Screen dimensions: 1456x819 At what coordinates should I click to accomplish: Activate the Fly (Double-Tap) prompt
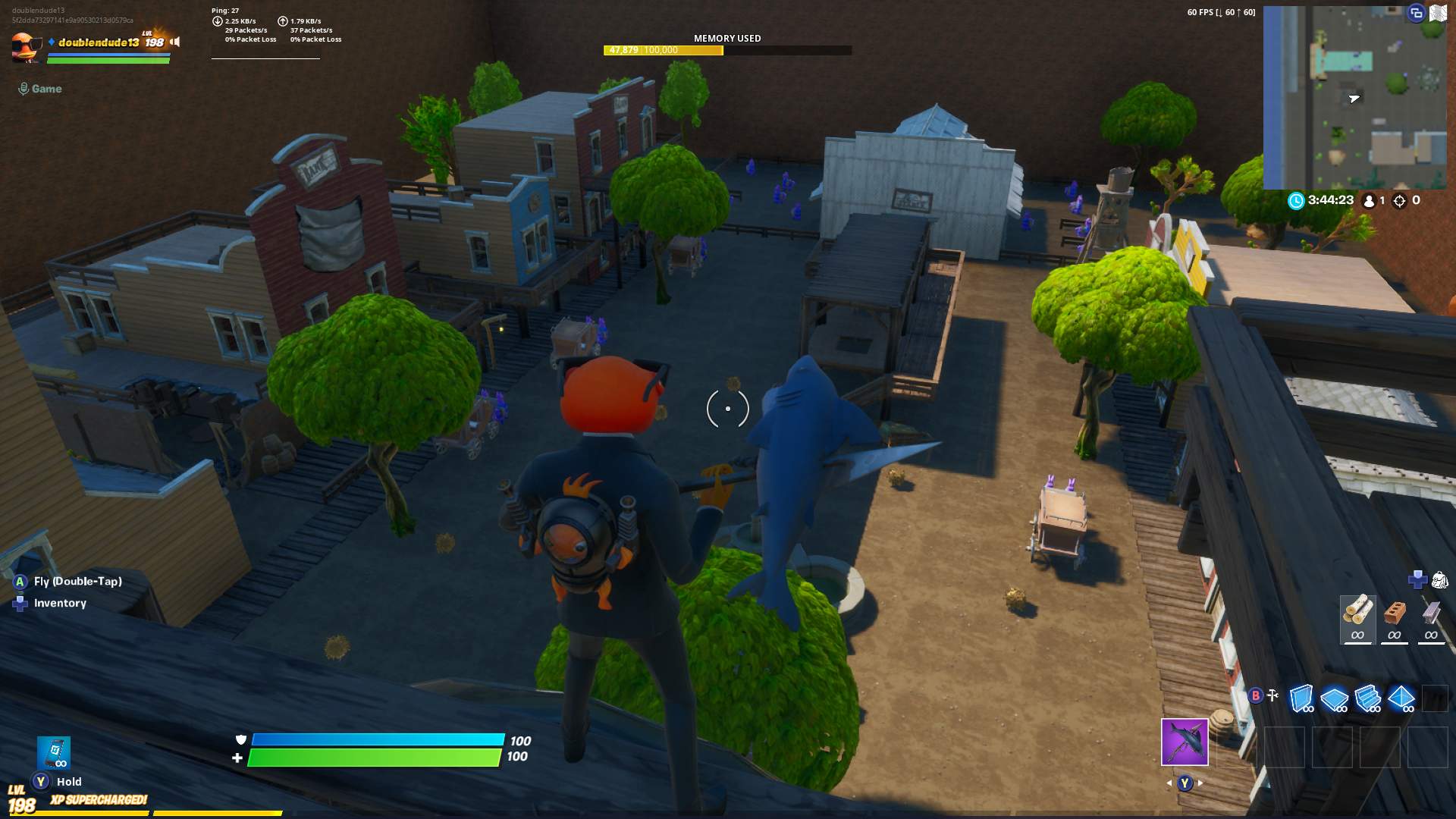pos(77,581)
